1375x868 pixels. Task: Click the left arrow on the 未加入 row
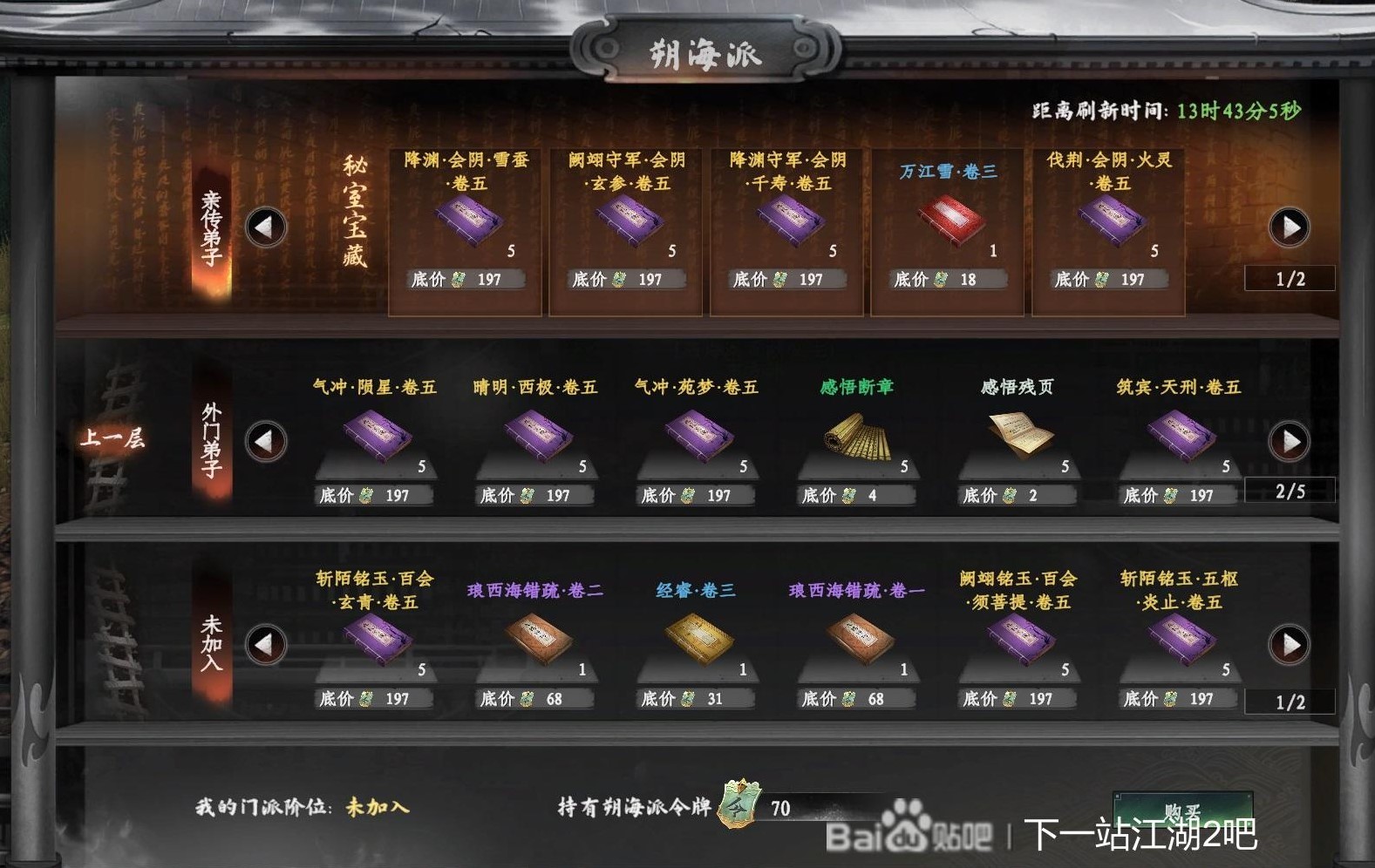click(x=266, y=645)
